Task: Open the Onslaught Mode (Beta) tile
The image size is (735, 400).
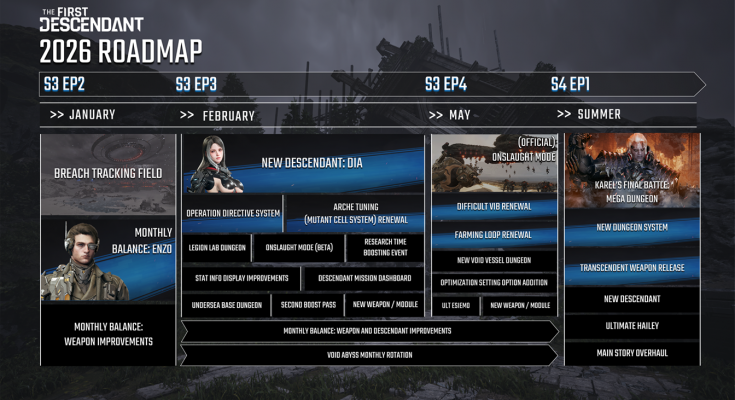Action: 295,247
